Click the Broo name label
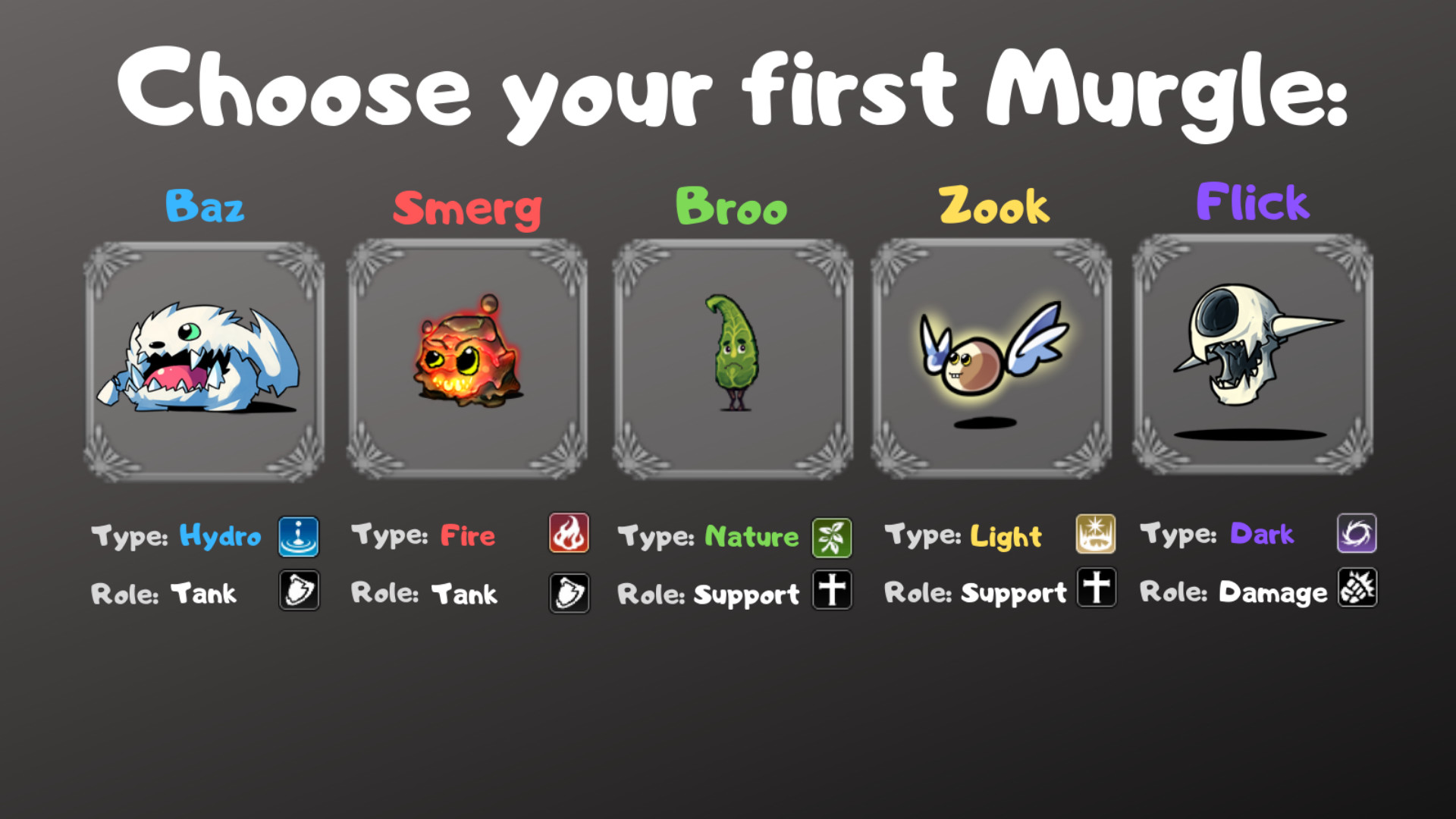The image size is (1456, 819). 732,206
